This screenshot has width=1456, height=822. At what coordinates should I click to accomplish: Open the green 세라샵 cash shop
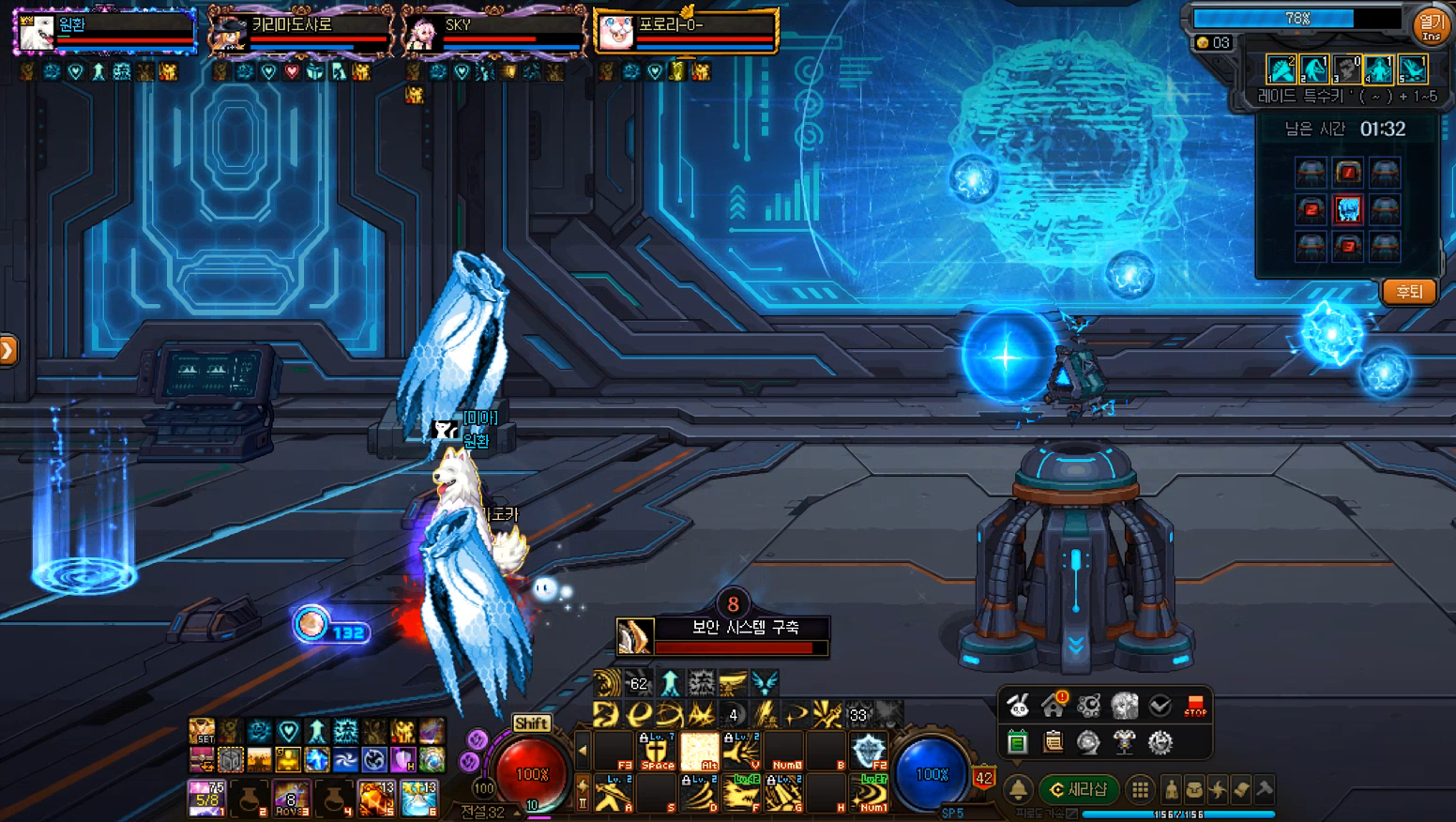1079,789
